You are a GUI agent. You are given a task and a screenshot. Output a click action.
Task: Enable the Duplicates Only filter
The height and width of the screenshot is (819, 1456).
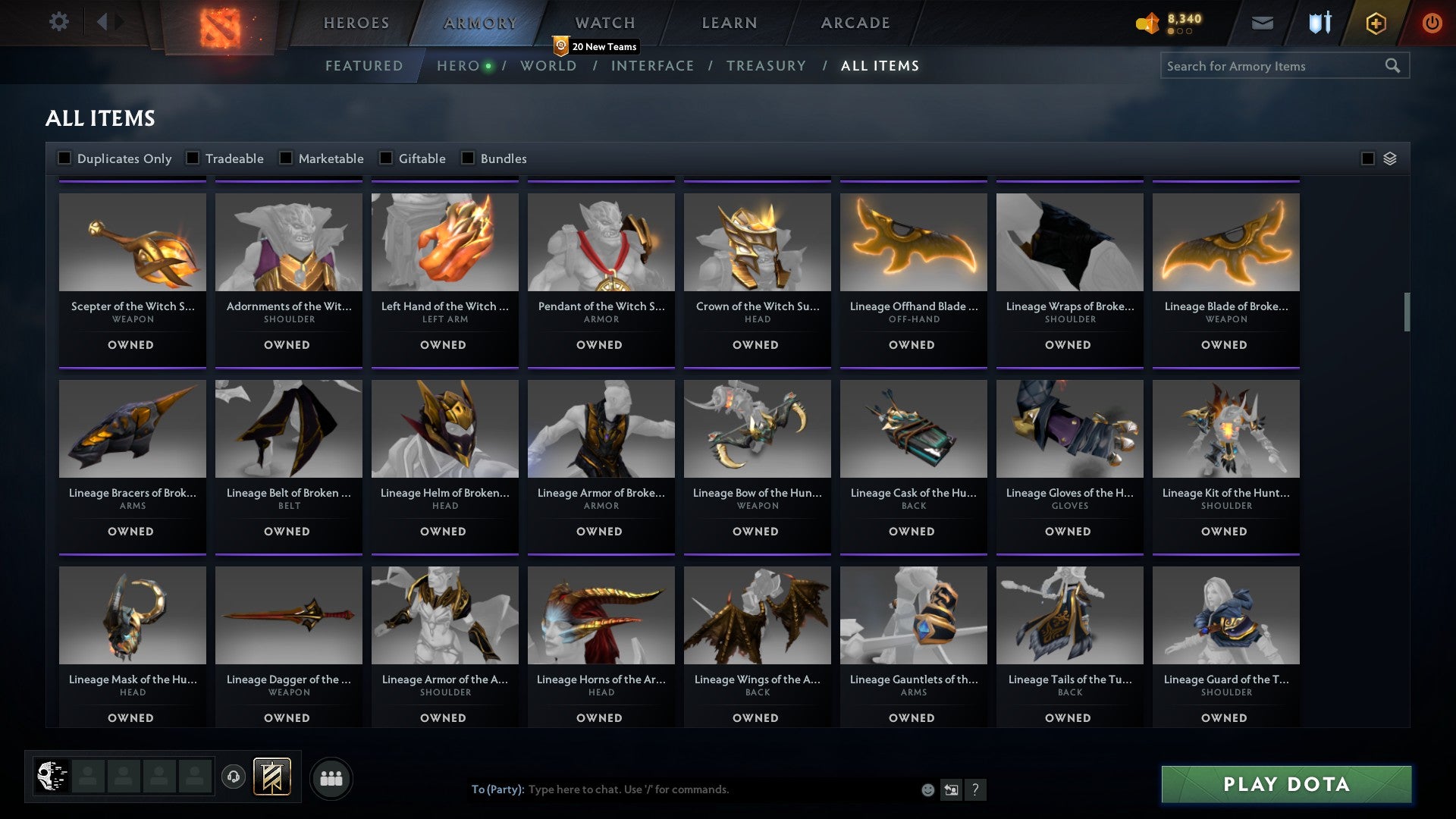pyautogui.click(x=64, y=158)
